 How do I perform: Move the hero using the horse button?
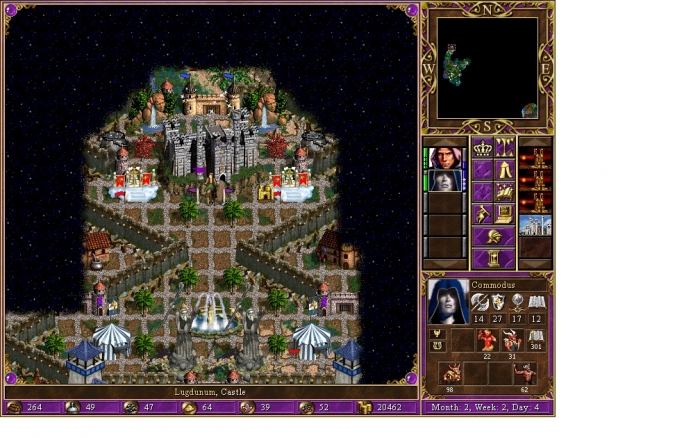pos(505,191)
